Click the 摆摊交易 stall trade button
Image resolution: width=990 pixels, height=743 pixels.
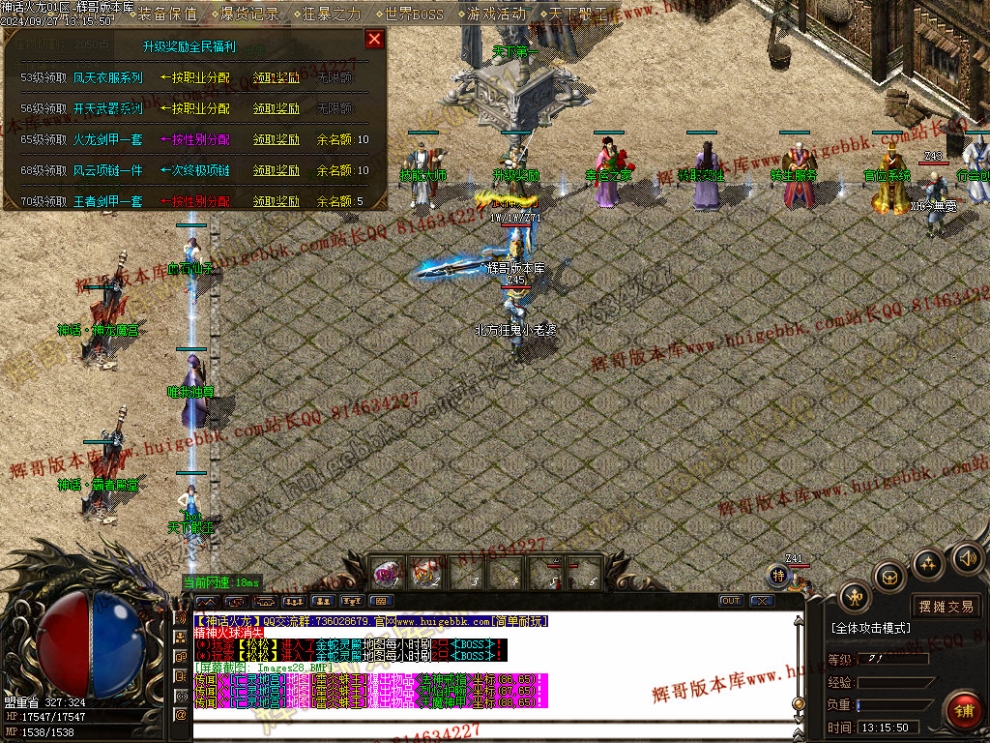coord(946,606)
